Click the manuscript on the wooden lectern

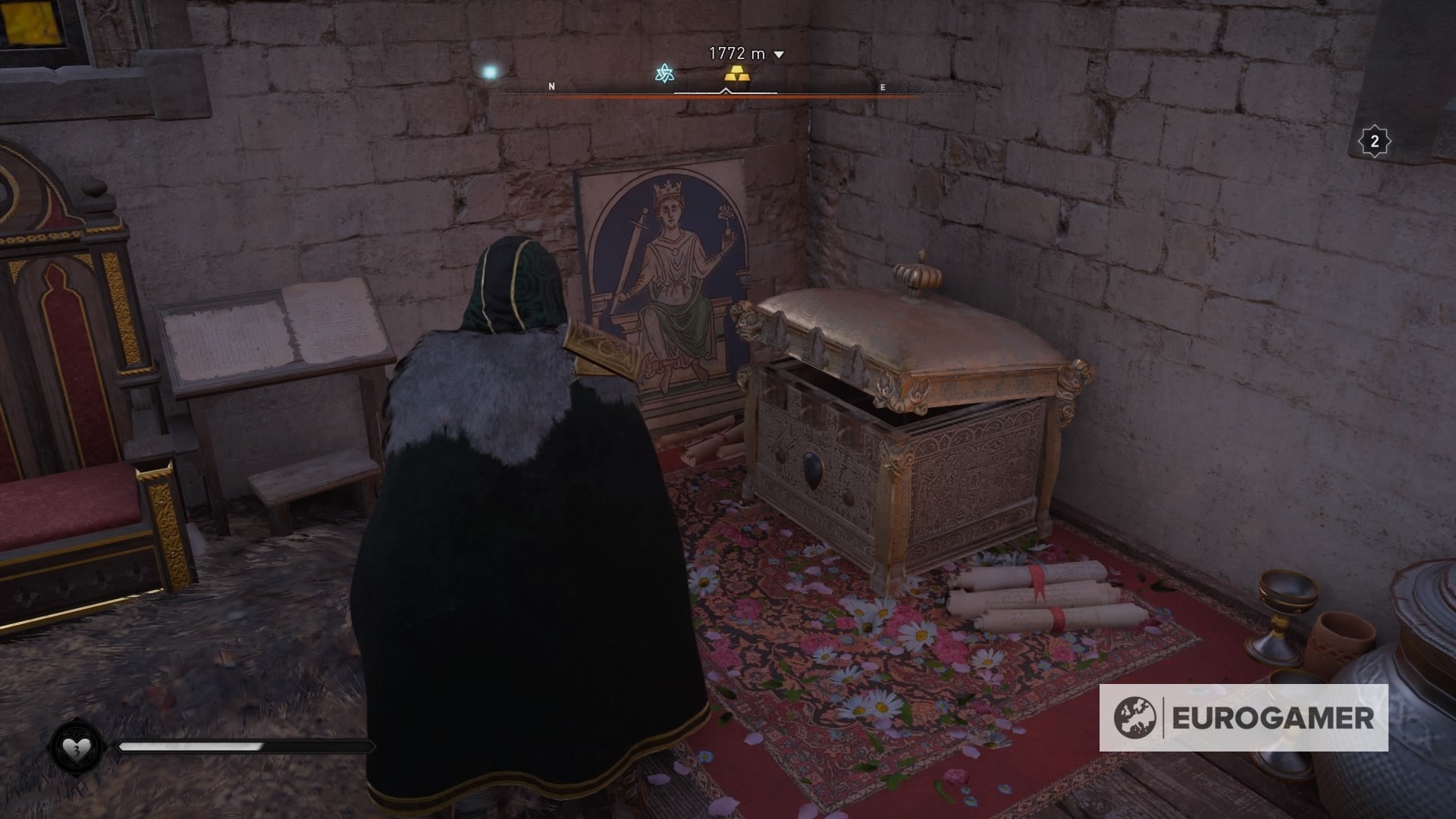273,326
